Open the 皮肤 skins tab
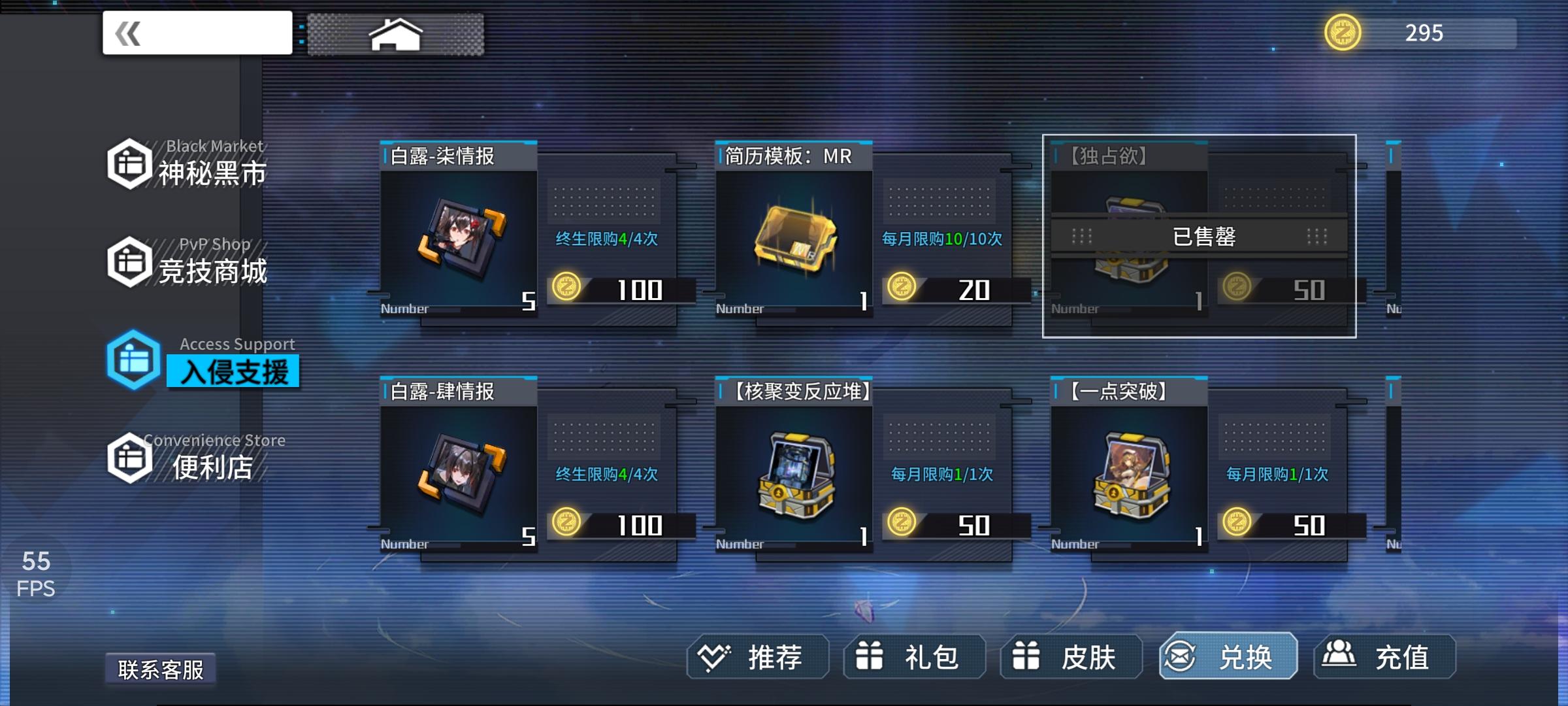 coord(1071,658)
